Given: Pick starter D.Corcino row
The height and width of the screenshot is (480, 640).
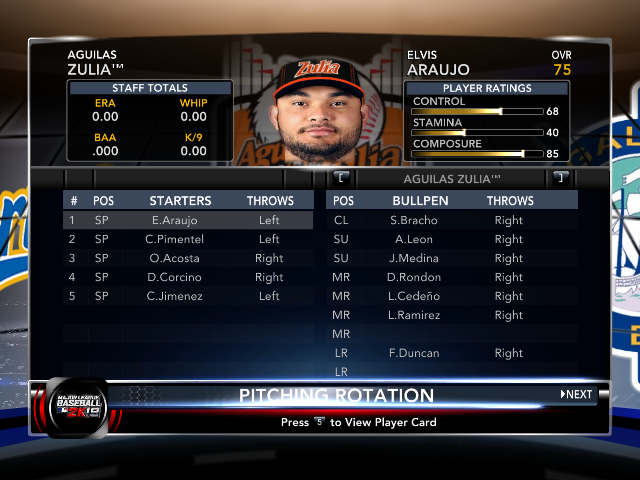Looking at the screenshot, I should (186, 277).
